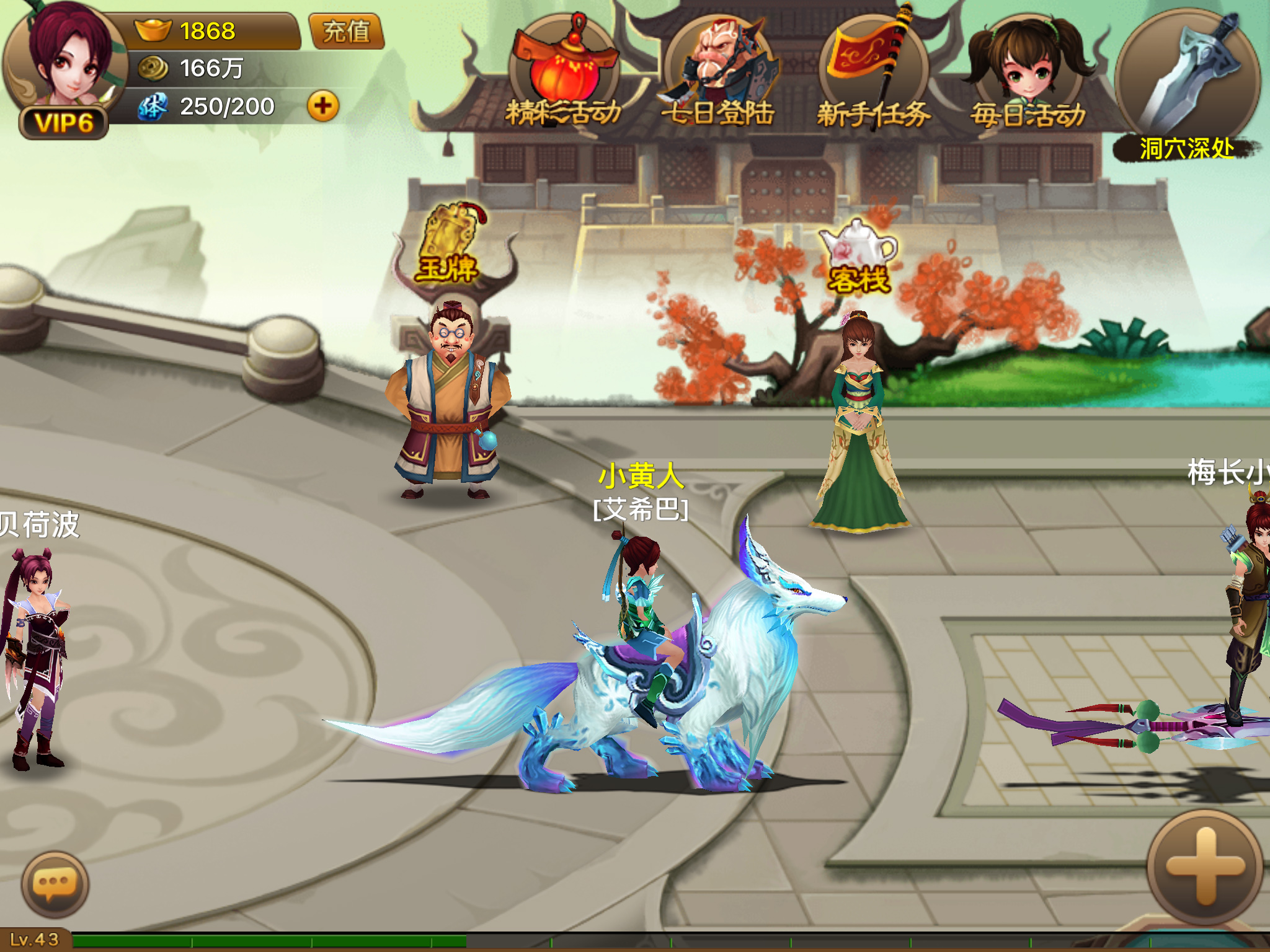
Task: Open 七日登陆 seven-day login
Action: [718, 74]
